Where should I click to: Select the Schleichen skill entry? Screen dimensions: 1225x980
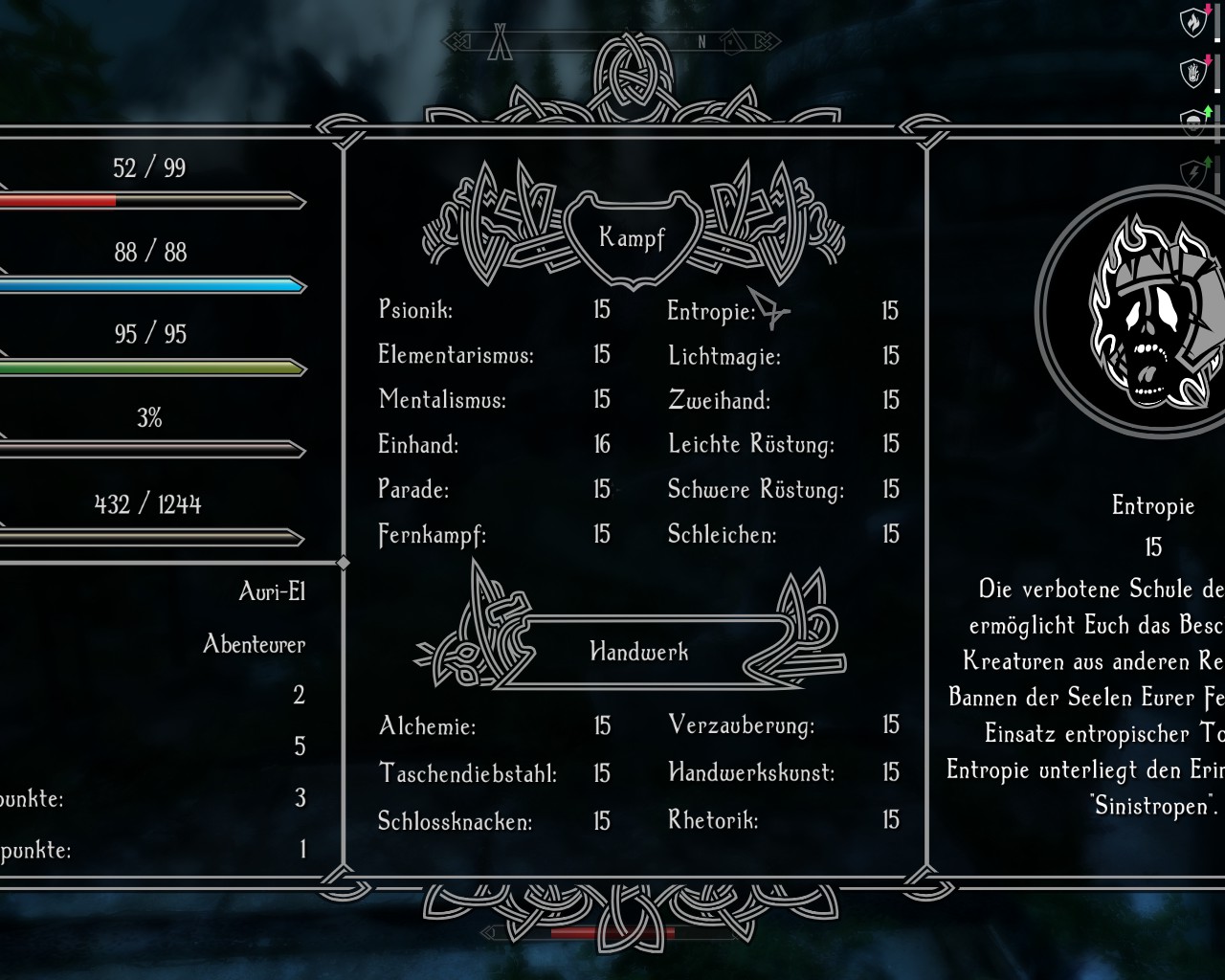(x=722, y=534)
